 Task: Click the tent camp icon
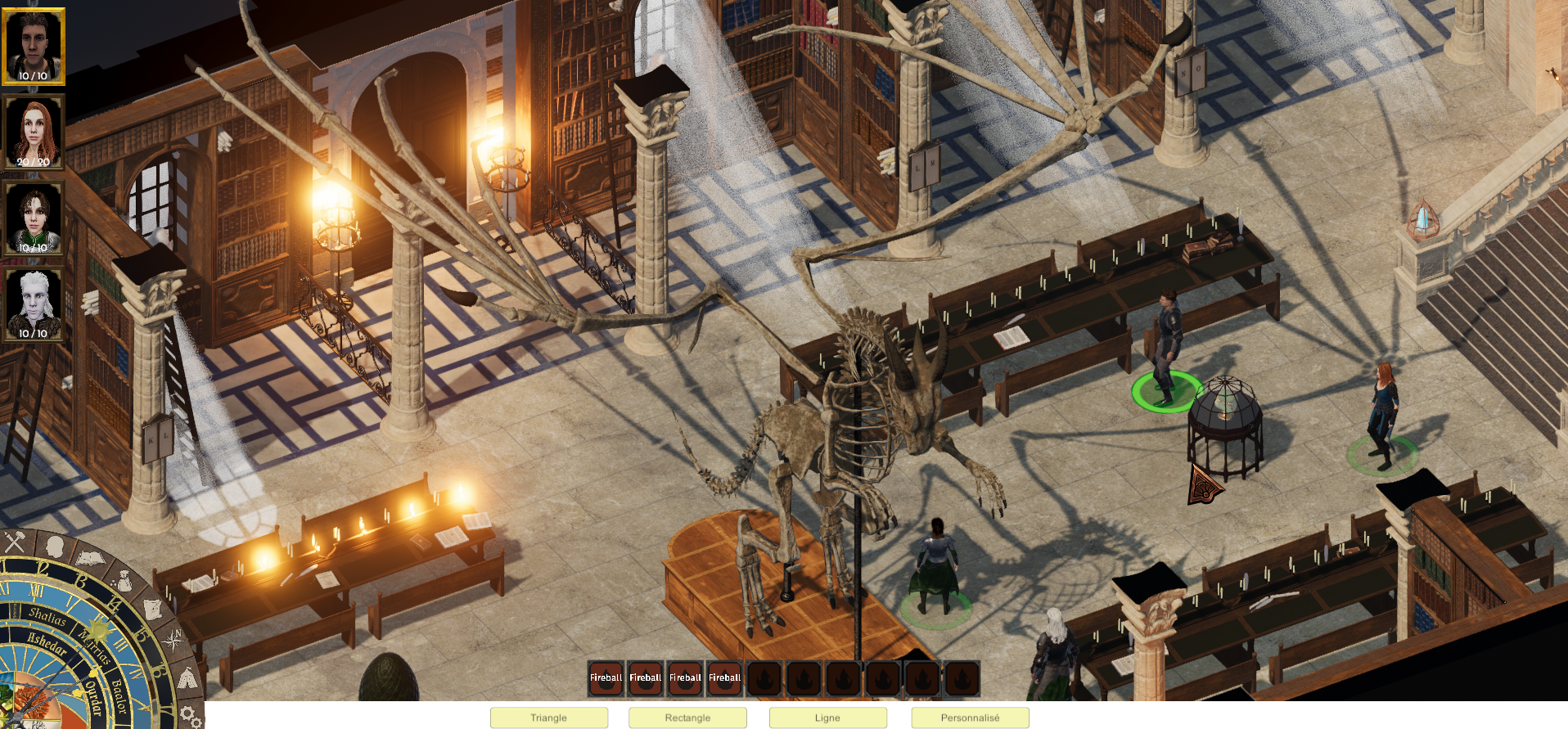[187, 678]
